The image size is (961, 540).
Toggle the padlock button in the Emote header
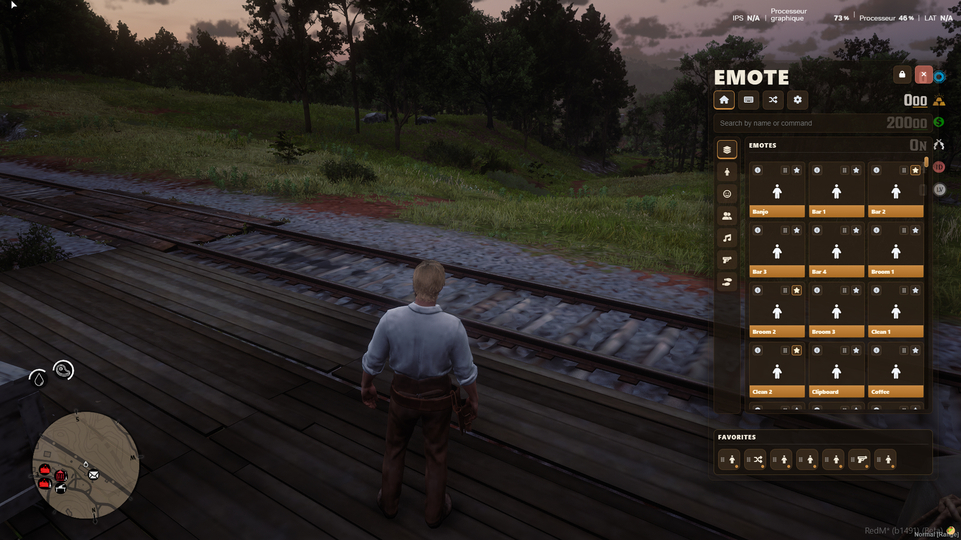point(902,74)
